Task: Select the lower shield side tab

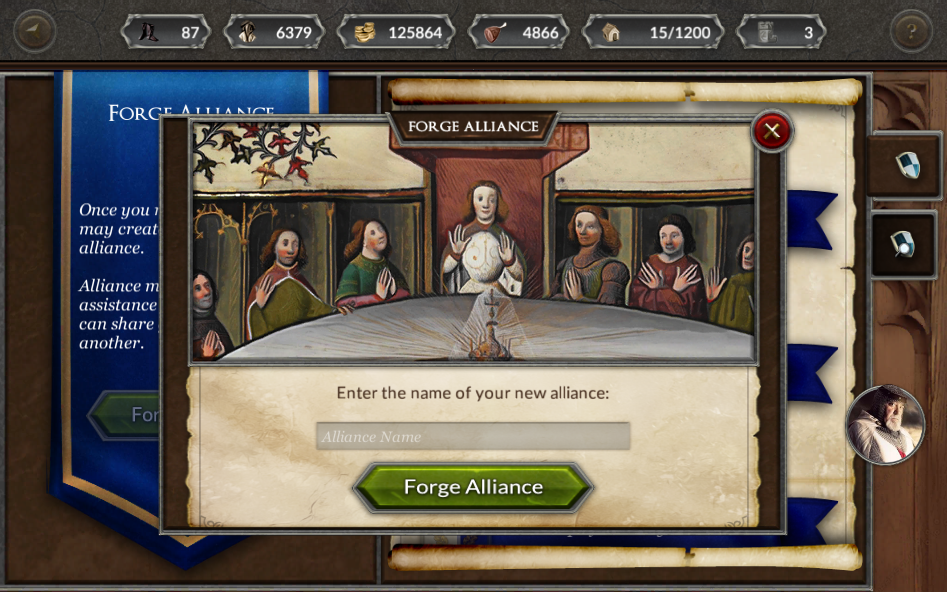Action: pos(904,244)
